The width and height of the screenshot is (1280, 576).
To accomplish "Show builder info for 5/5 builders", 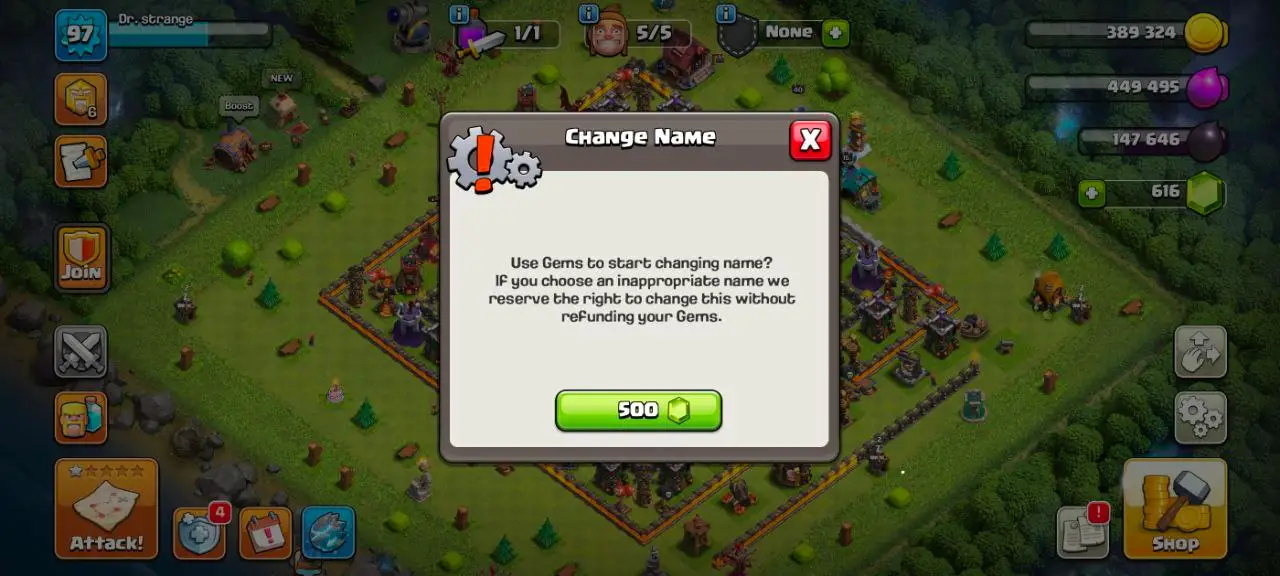I will pyautogui.click(x=589, y=14).
